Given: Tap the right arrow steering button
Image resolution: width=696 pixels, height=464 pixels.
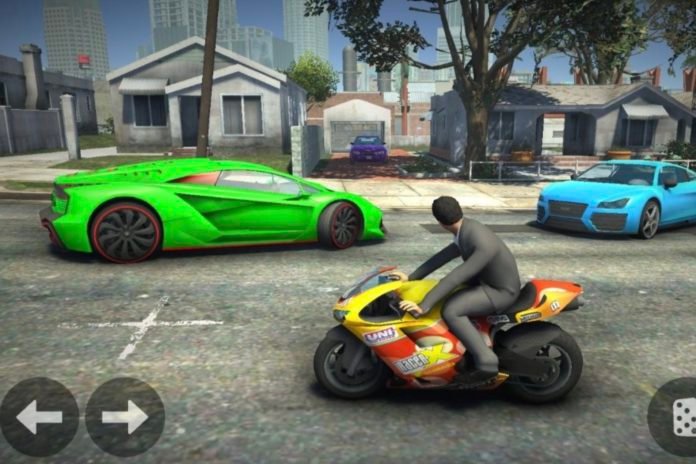Looking at the screenshot, I should click(x=124, y=417).
